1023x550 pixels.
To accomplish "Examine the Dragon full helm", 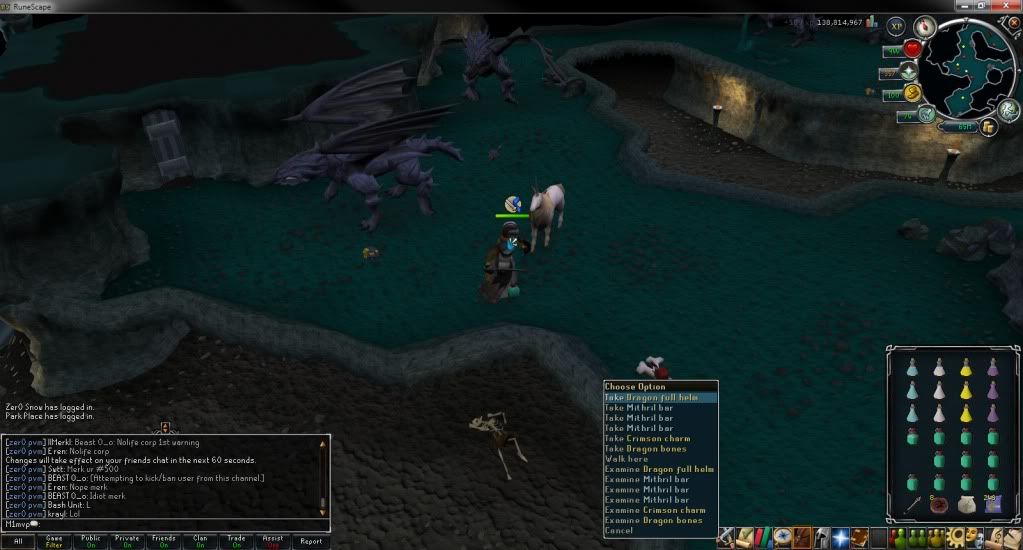I will pos(659,469).
